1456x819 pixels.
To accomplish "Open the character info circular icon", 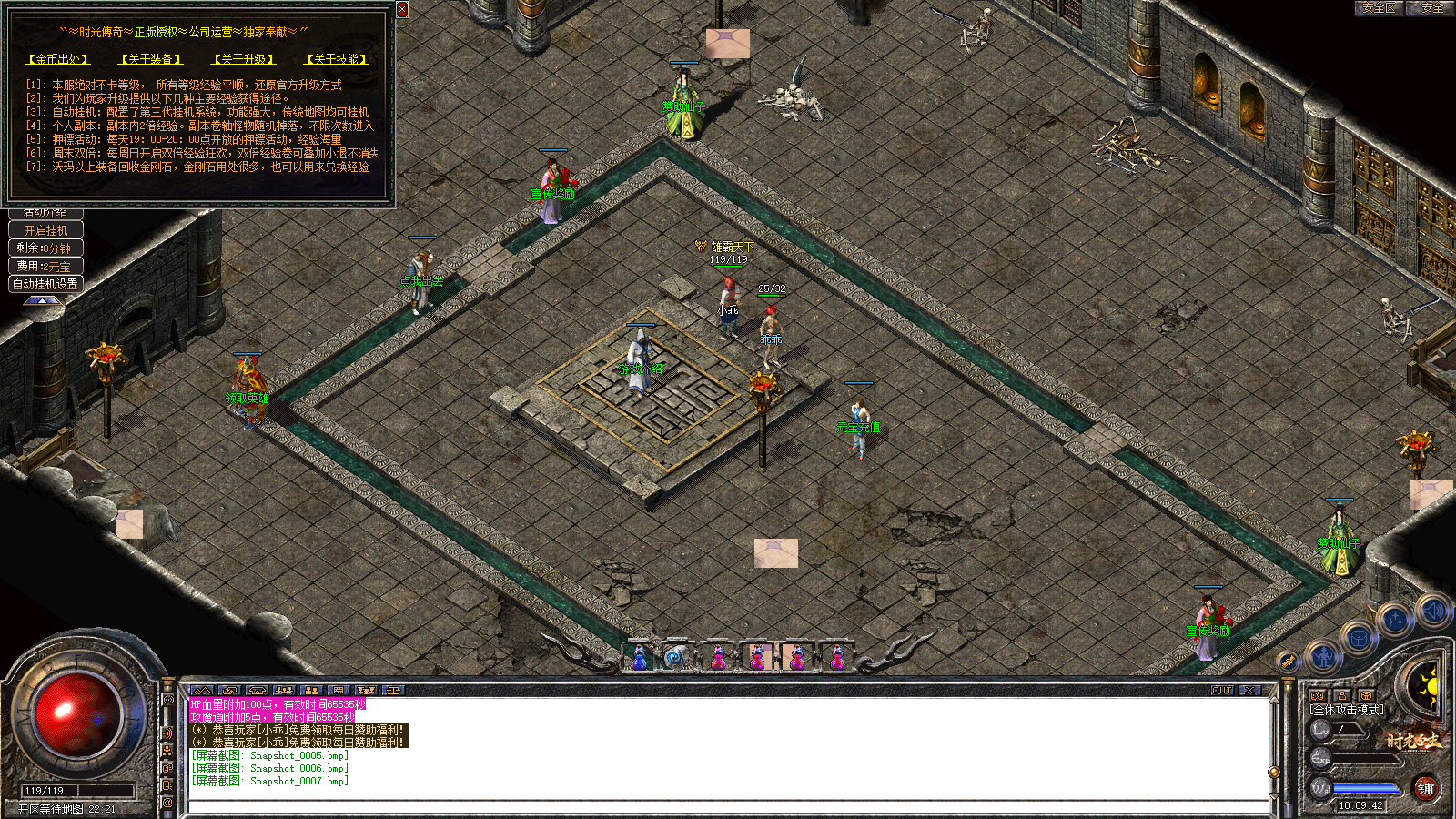I will (1323, 657).
